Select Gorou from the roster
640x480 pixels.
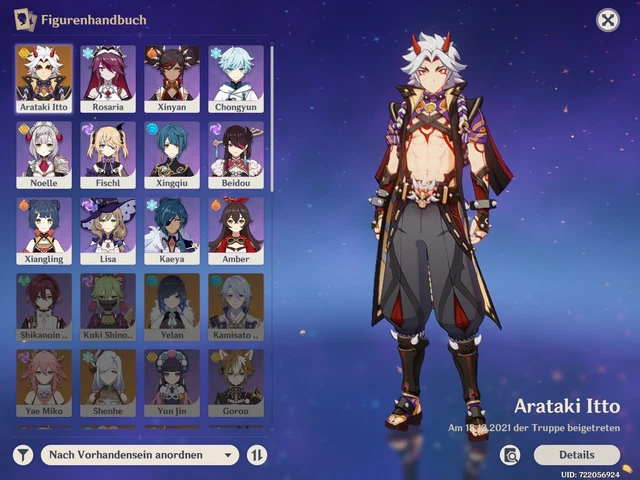click(236, 381)
